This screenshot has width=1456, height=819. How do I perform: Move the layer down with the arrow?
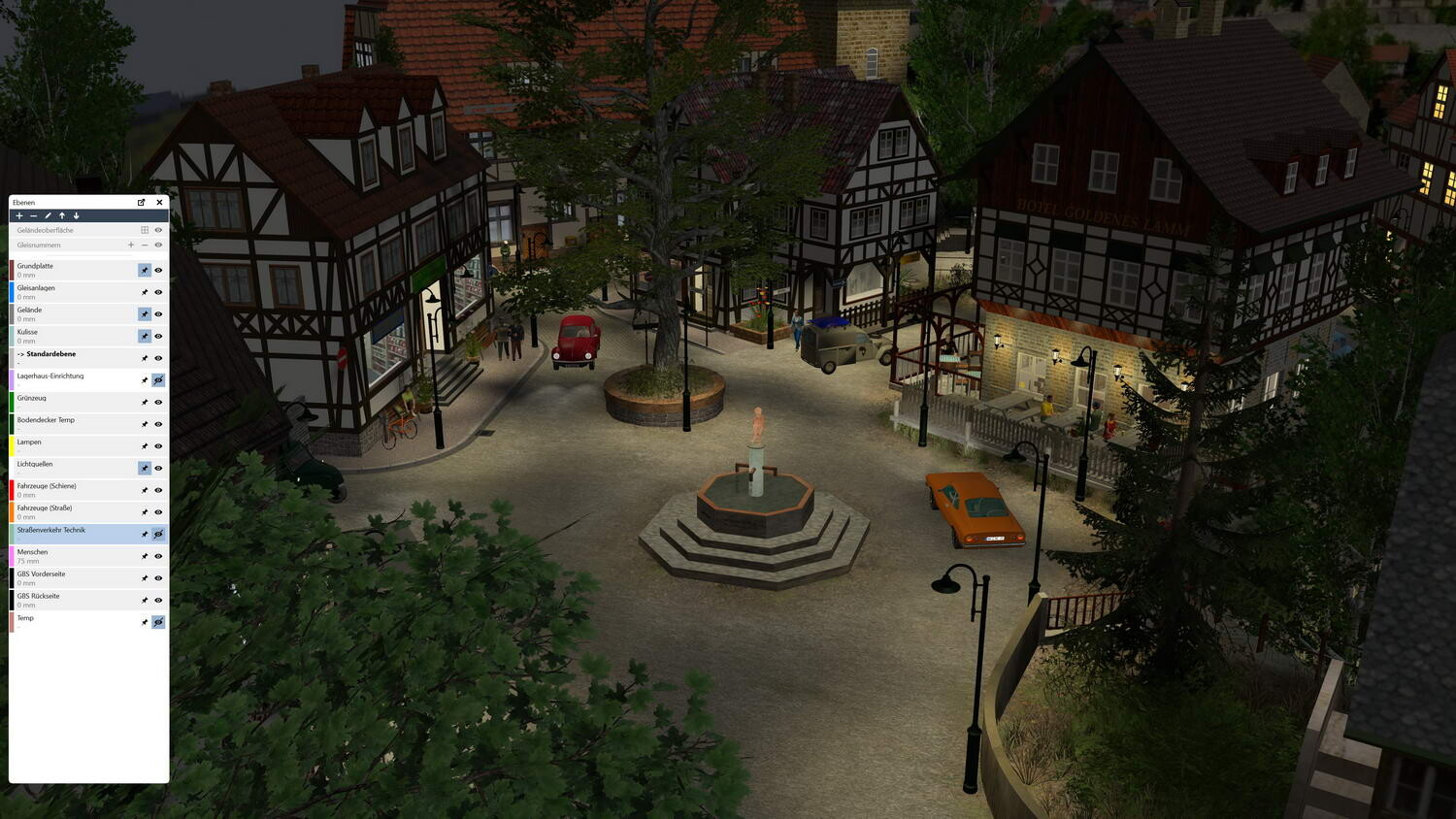tap(76, 216)
